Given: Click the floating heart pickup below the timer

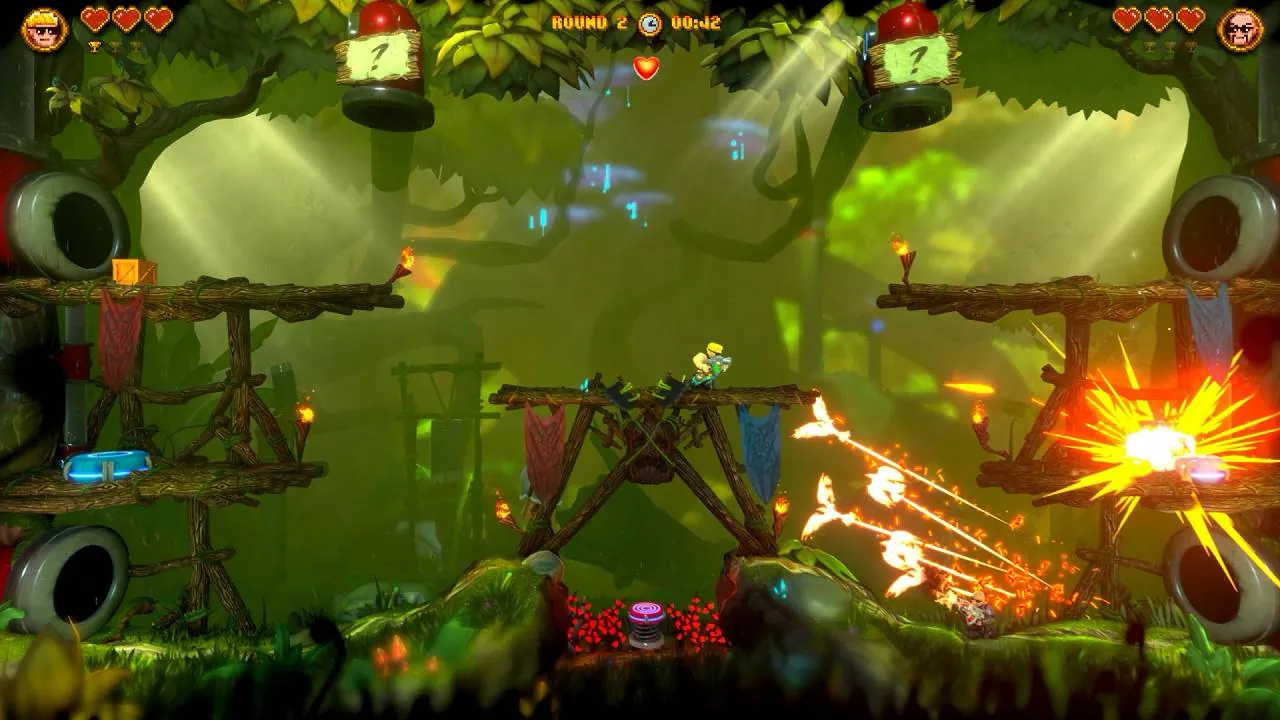Looking at the screenshot, I should tap(645, 70).
